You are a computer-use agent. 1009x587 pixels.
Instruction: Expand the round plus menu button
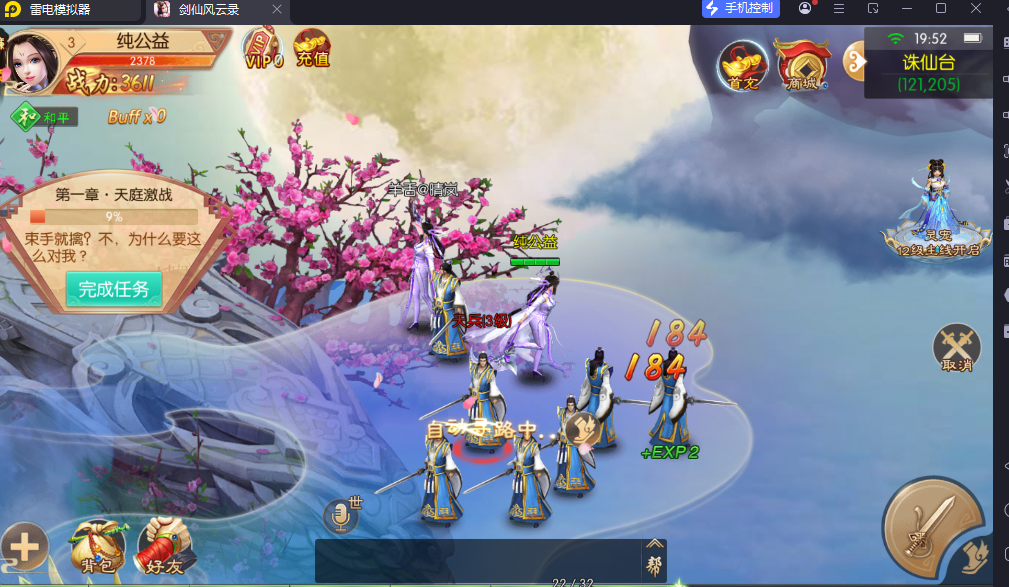point(24,547)
